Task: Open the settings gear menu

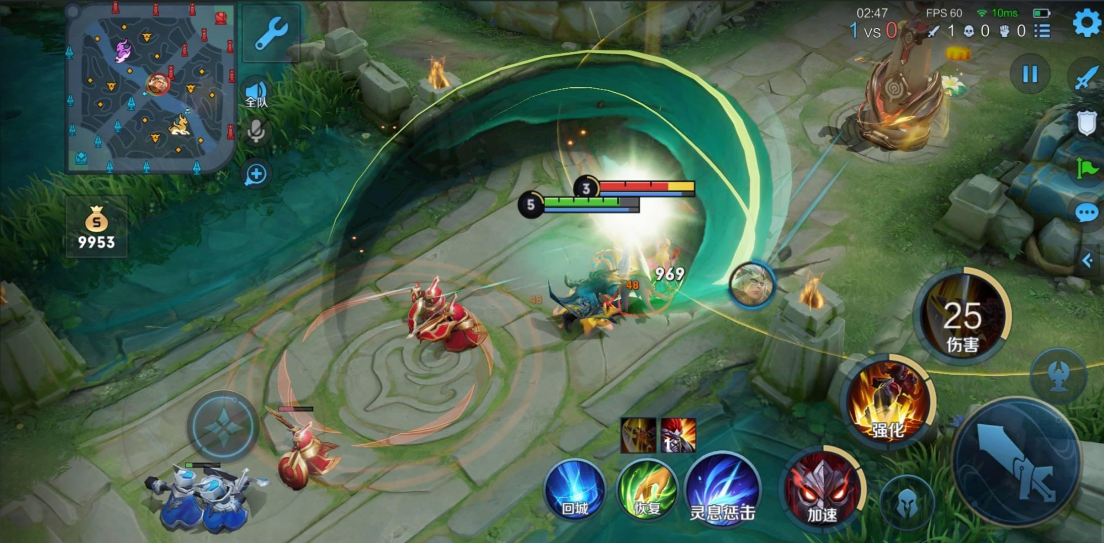Action: (x=1086, y=23)
